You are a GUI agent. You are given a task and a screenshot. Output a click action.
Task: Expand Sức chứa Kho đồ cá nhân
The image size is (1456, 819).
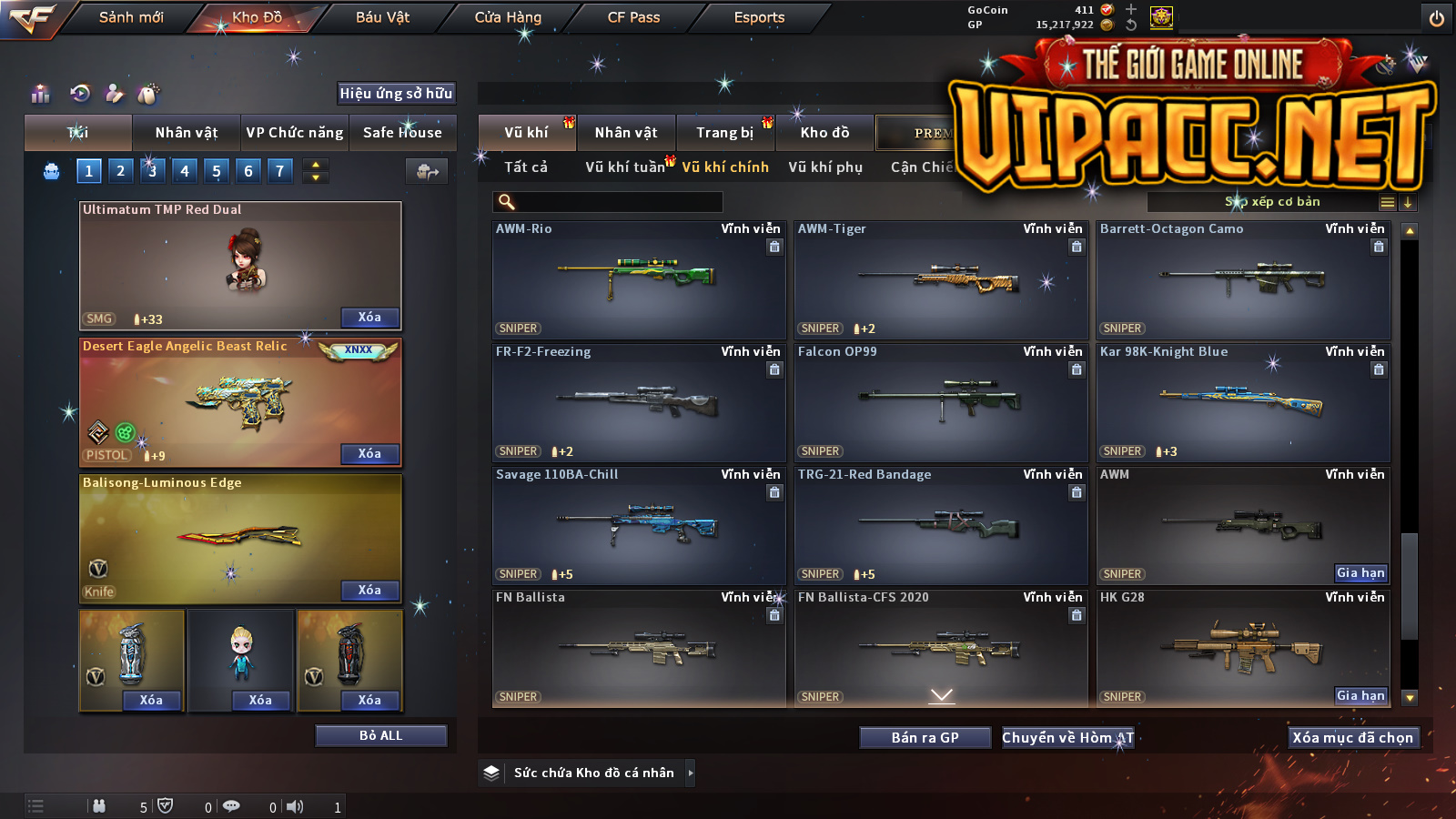click(x=690, y=773)
